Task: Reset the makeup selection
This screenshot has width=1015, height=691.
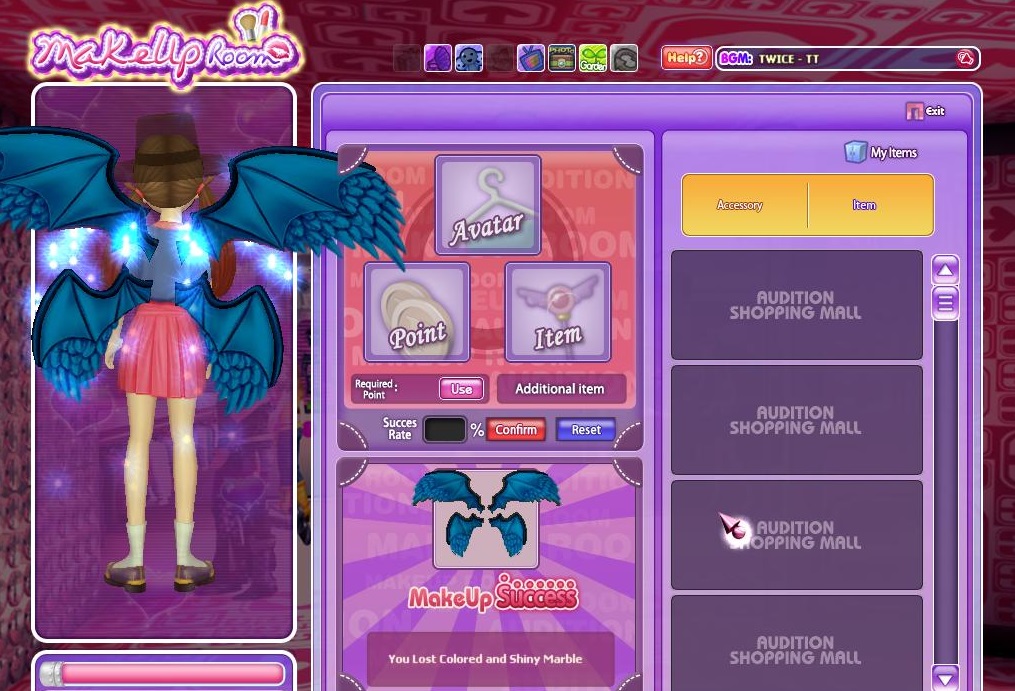Action: 586,430
